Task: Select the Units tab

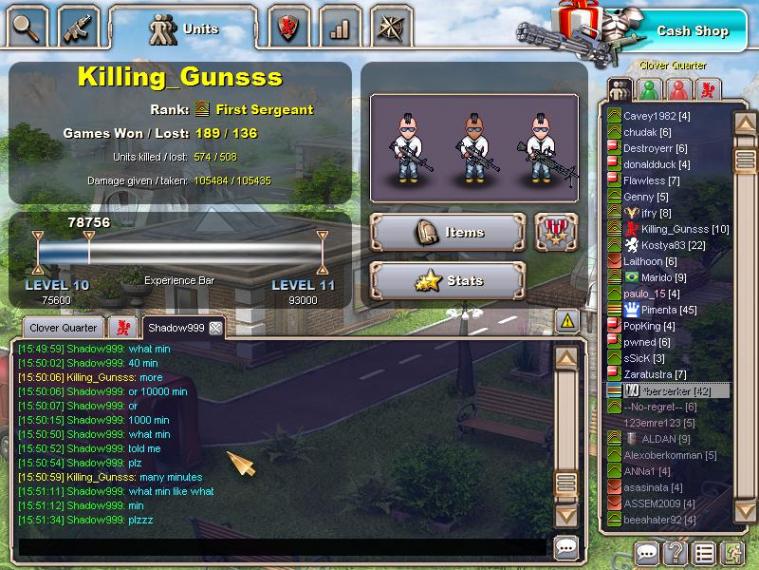Action: 185,28
